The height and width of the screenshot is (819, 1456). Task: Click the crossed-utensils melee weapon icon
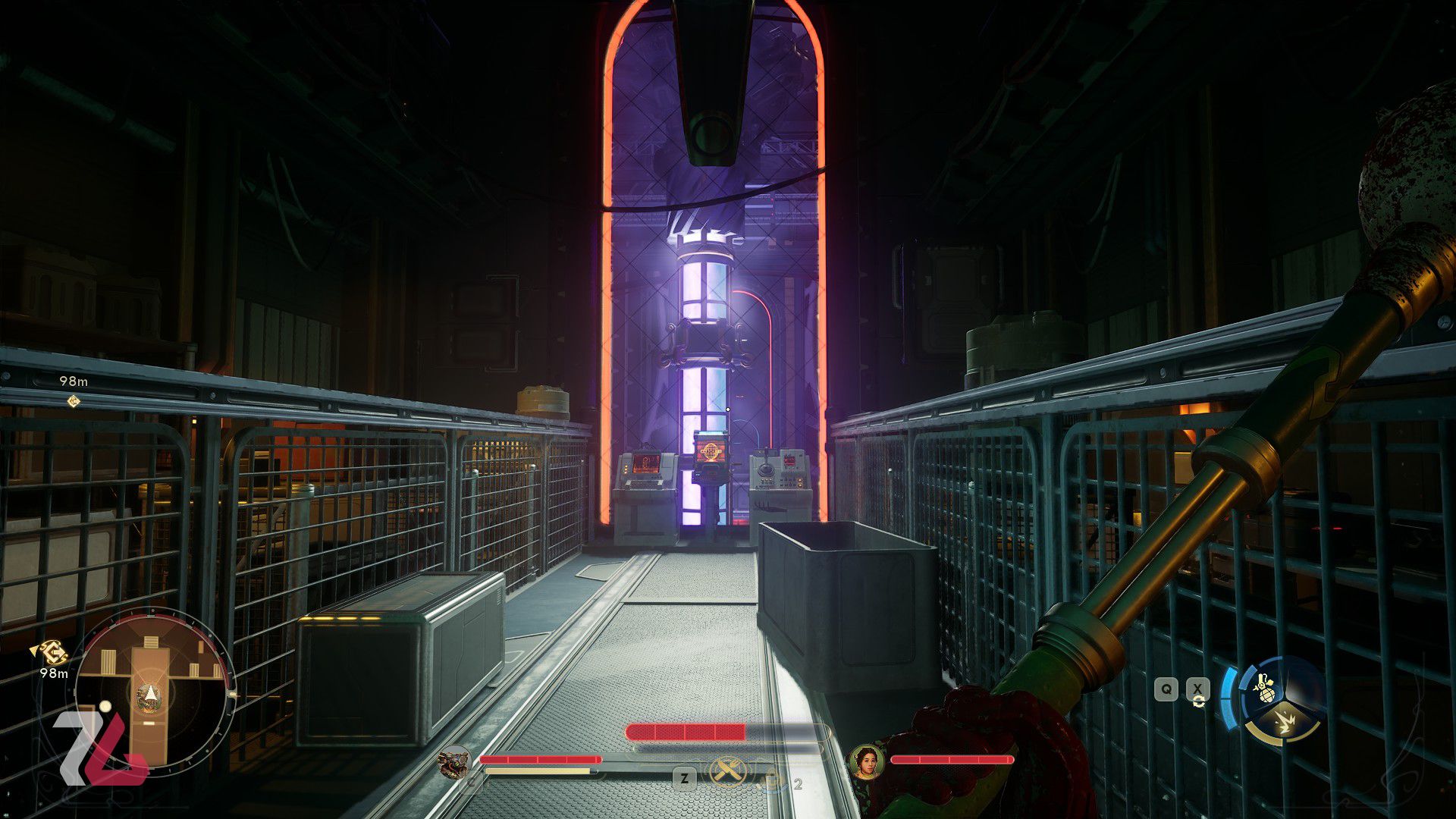[x=730, y=770]
